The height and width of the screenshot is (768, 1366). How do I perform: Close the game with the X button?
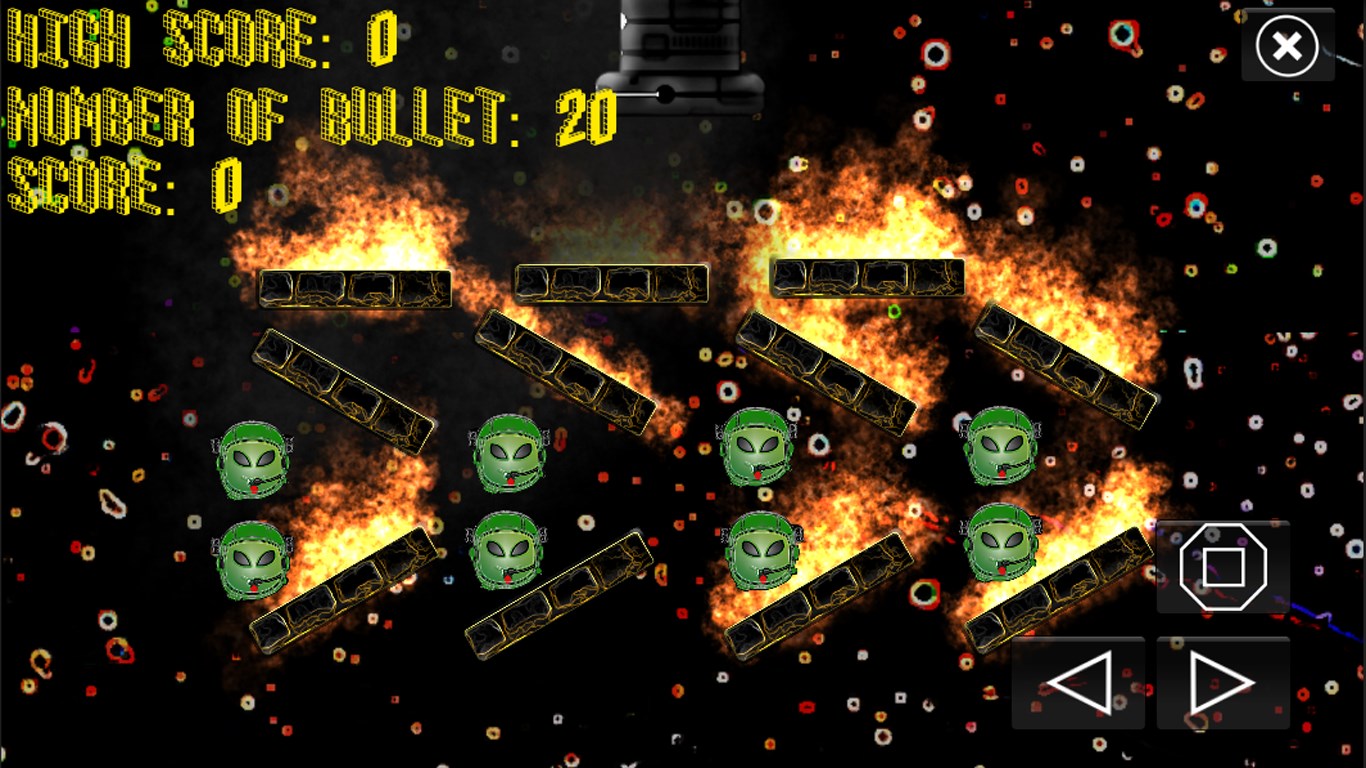click(x=1287, y=46)
